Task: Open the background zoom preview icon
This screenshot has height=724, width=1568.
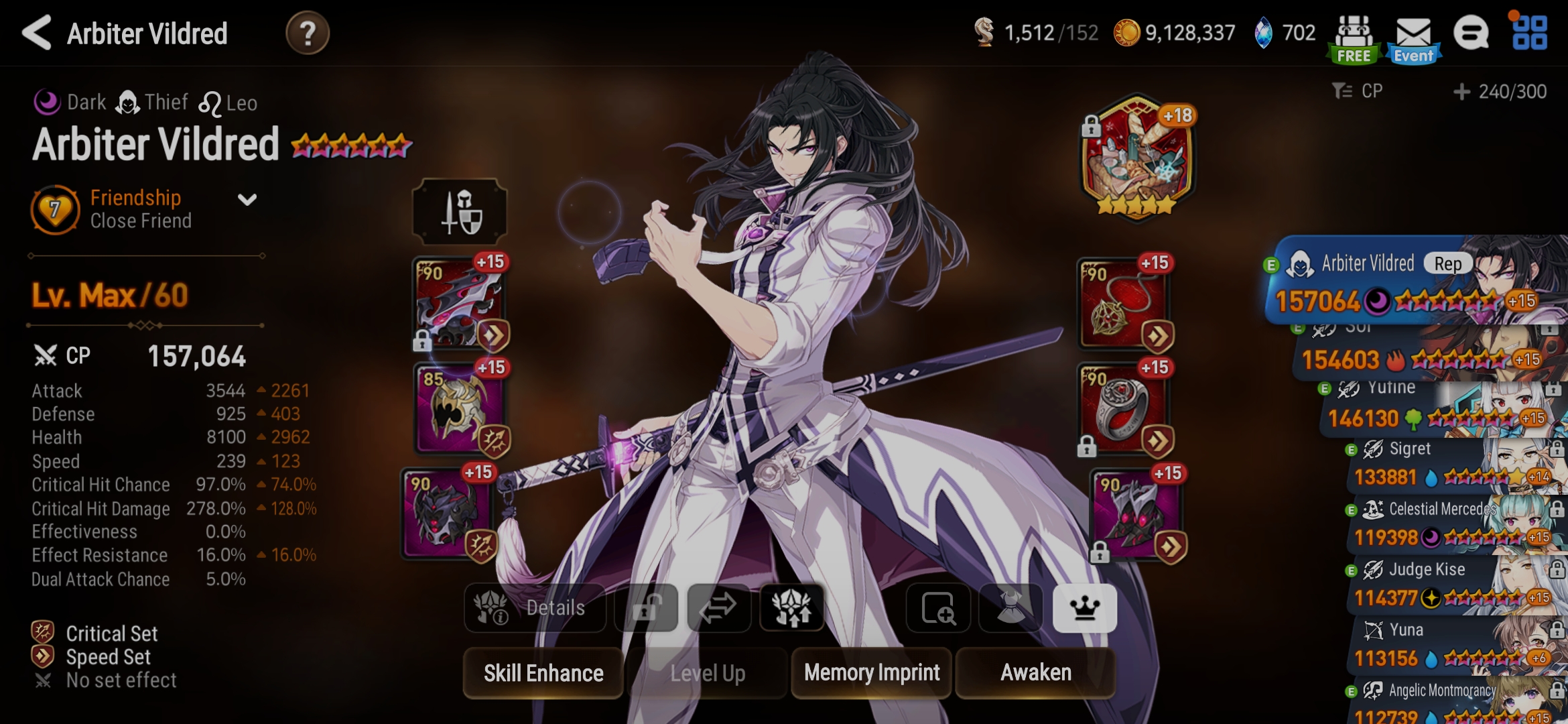Action: point(938,608)
